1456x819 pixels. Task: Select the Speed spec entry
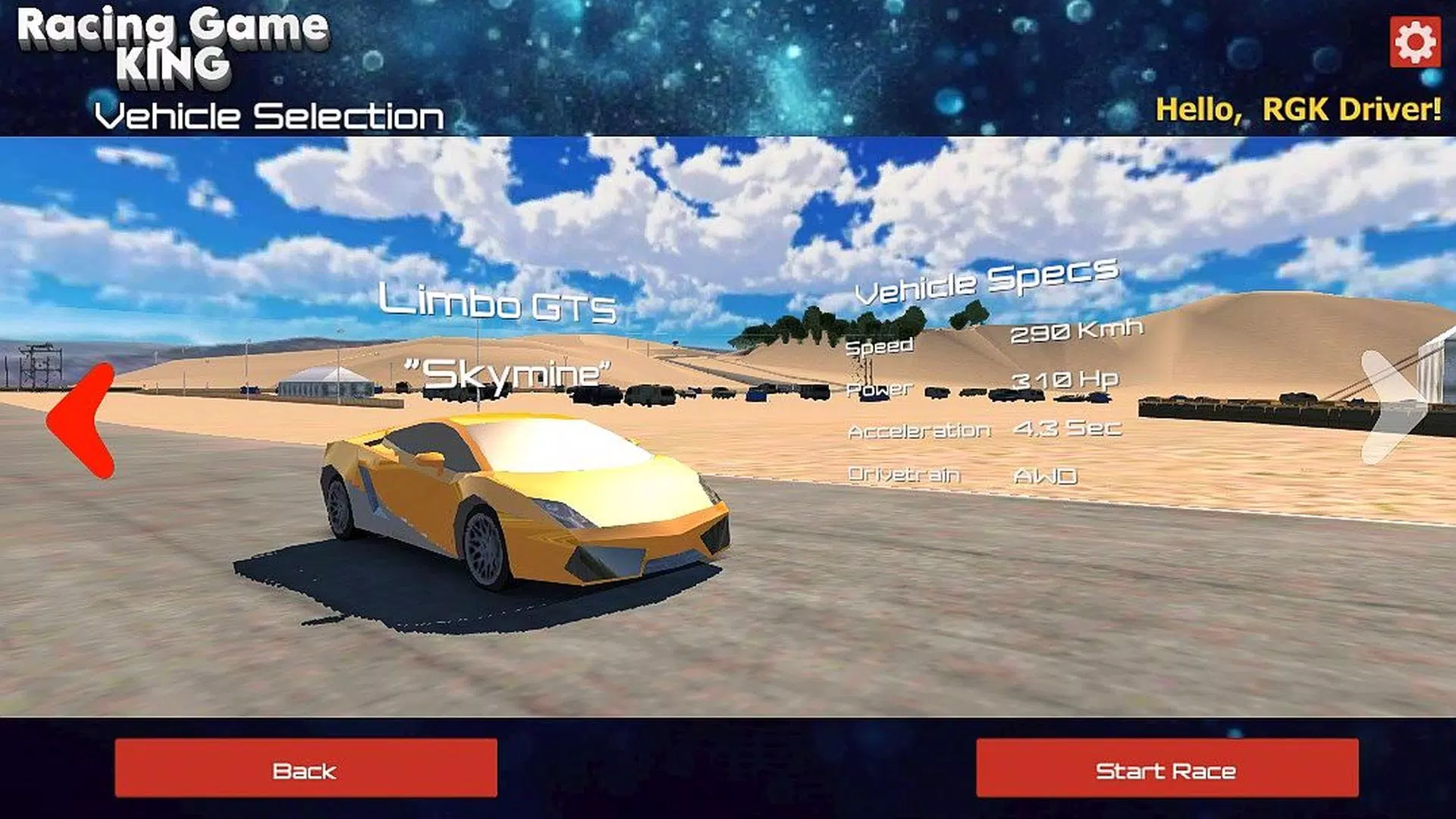pyautogui.click(x=880, y=345)
